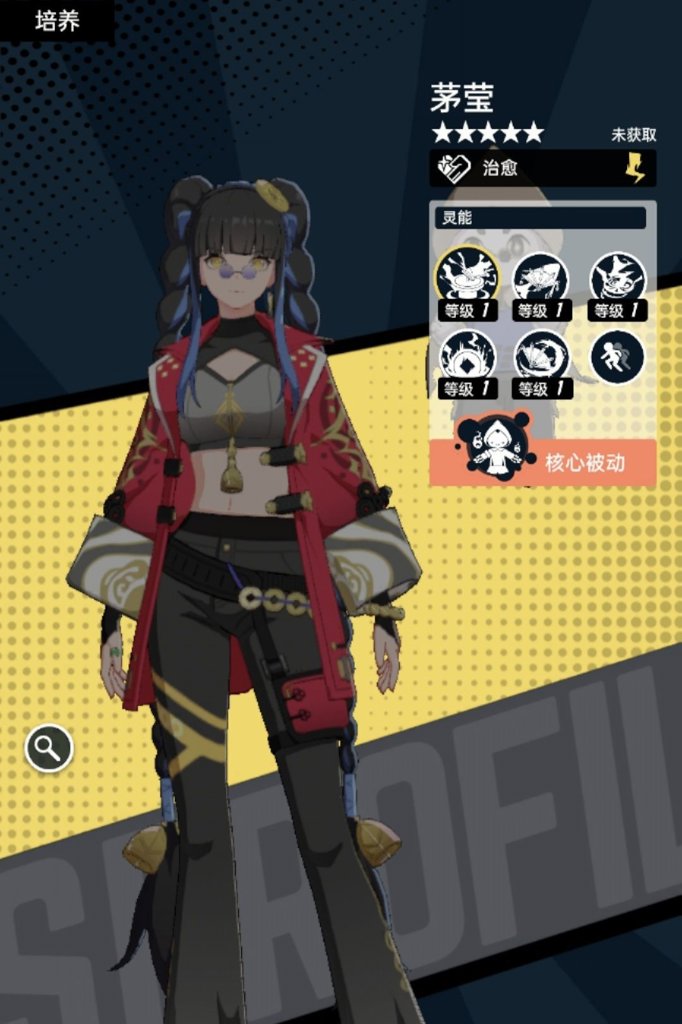Click the yellow lightning element icon

click(x=635, y=168)
